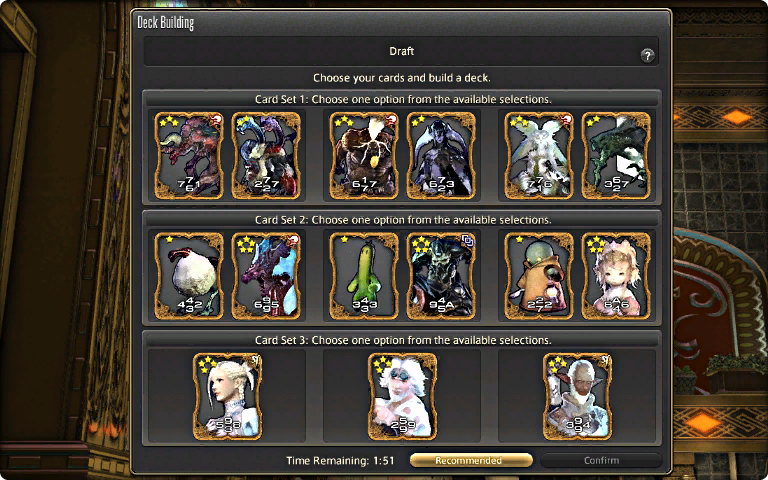Select the dark purple hooded figure card
The image size is (768, 480).
tap(440, 154)
